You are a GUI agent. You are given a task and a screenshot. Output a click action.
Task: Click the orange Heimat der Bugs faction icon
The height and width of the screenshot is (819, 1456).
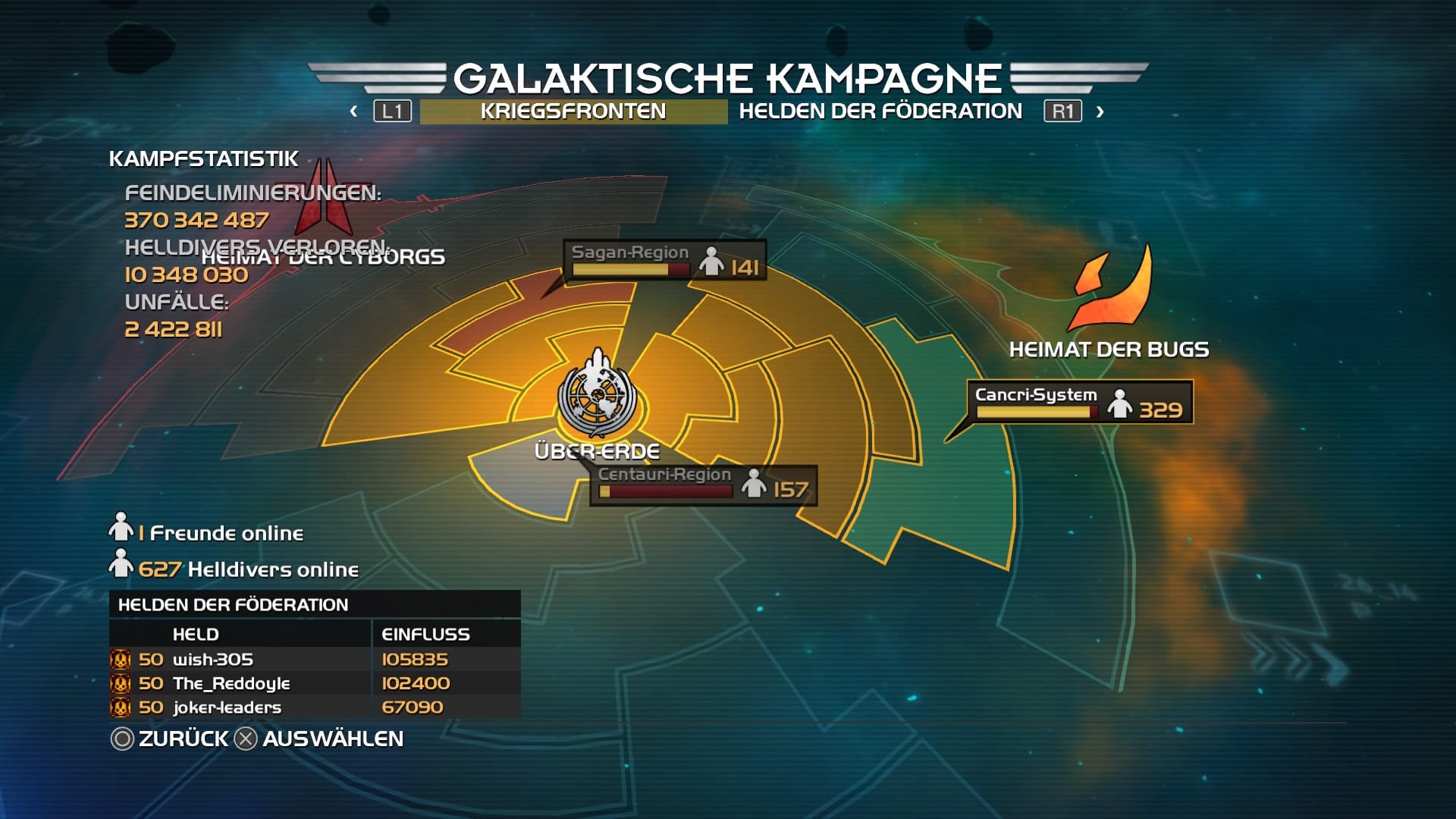pyautogui.click(x=1110, y=288)
